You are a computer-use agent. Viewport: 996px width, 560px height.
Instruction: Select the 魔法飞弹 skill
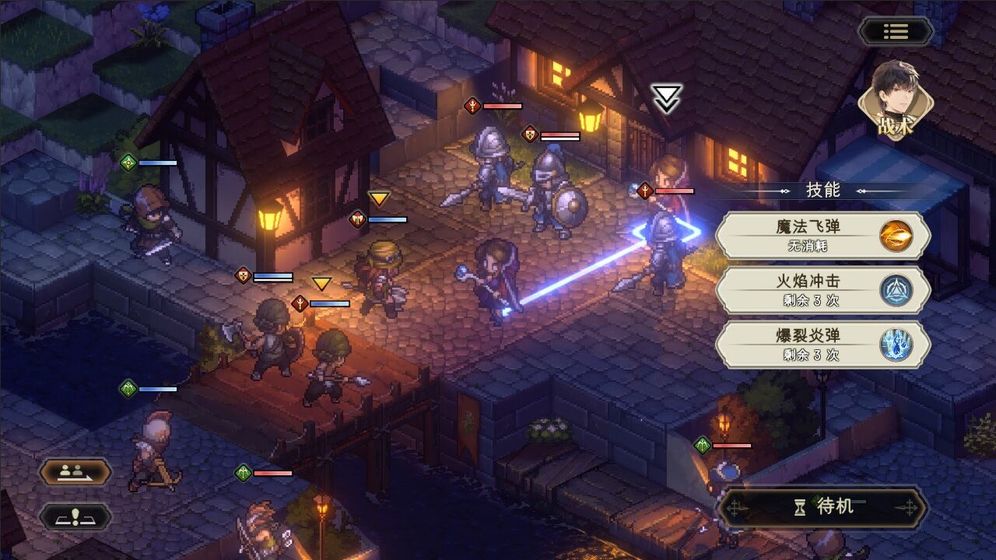click(x=823, y=235)
